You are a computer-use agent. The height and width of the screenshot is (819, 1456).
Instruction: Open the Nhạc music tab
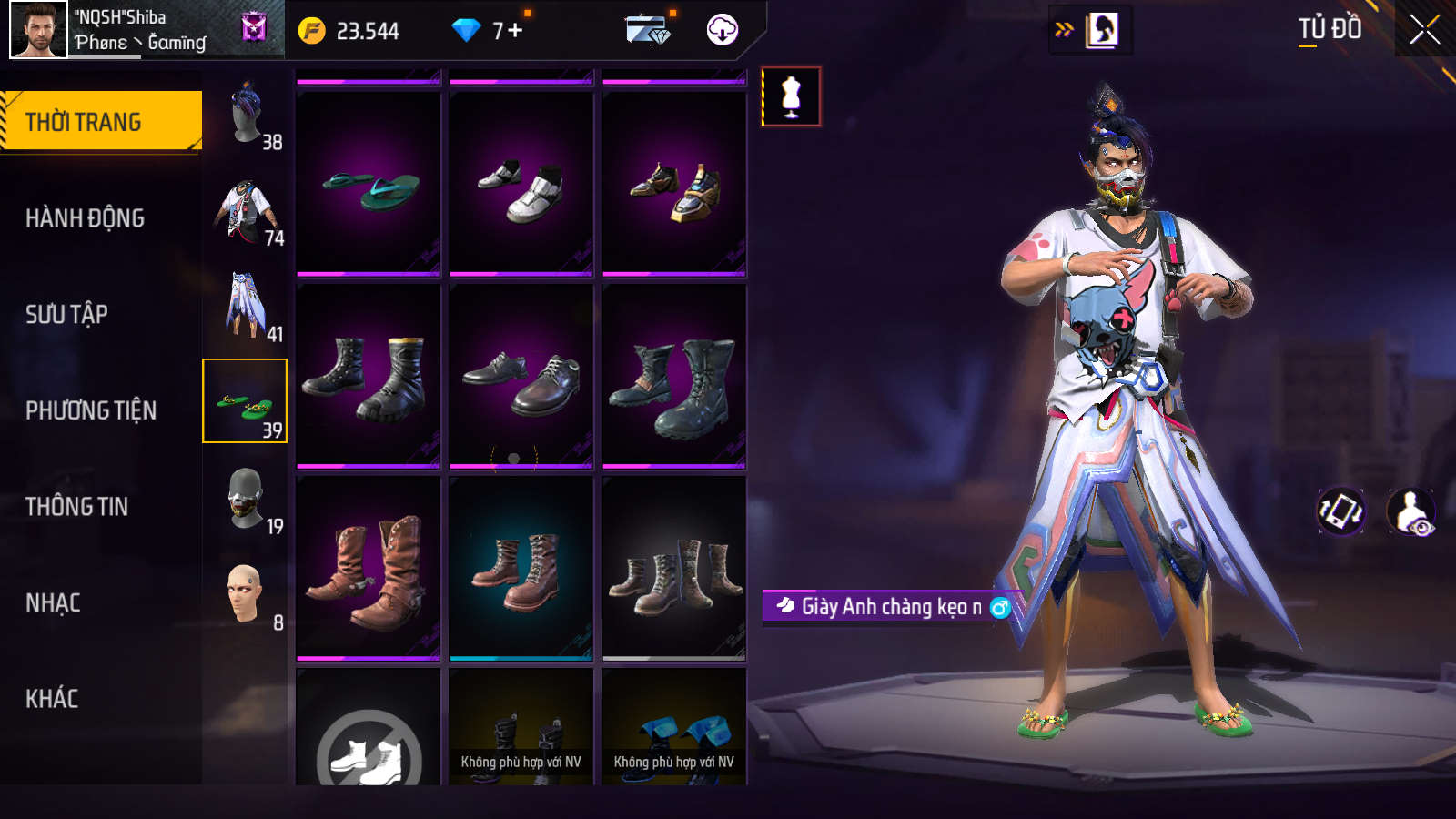53,603
